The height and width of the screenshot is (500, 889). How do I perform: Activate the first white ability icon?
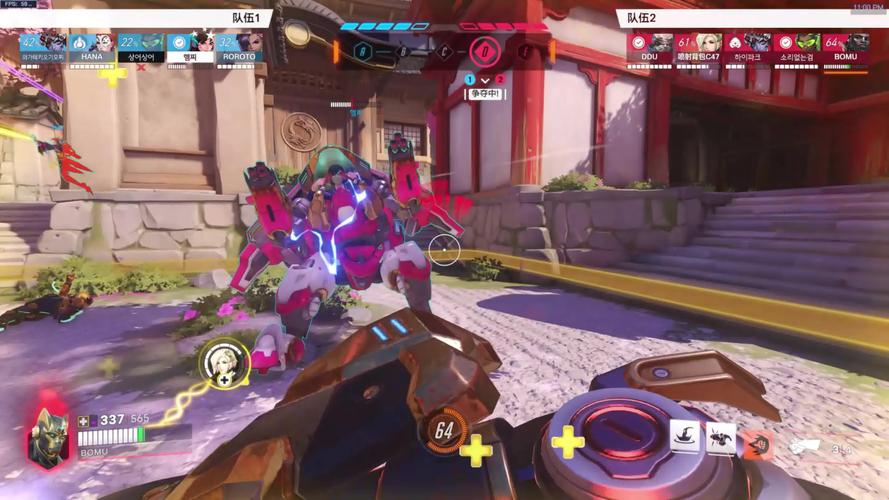click(x=686, y=437)
